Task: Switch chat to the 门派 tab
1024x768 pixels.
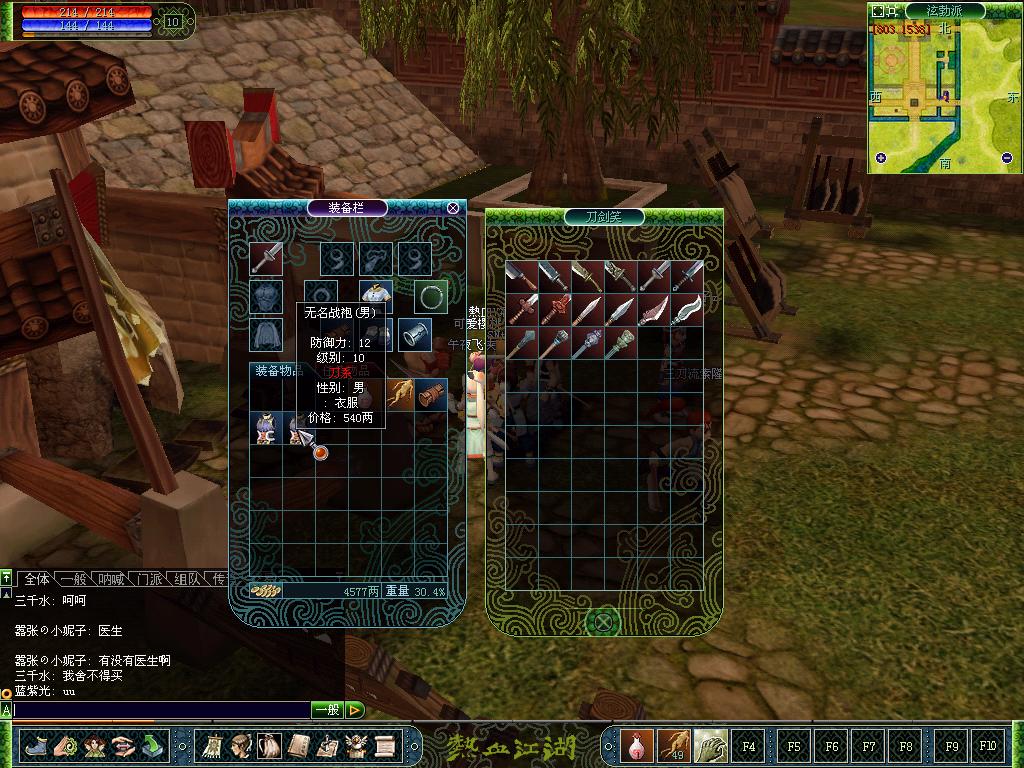Action: pos(149,579)
